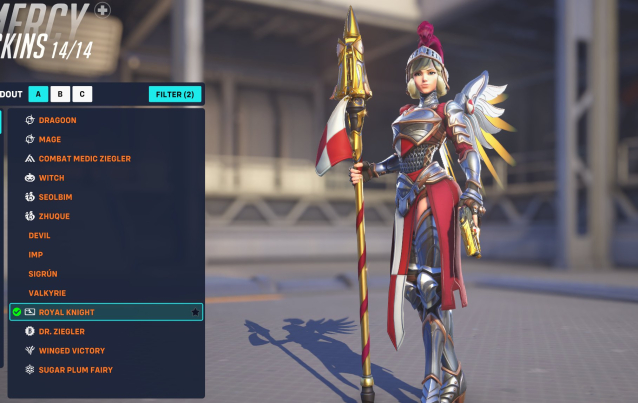Screen dimensions: 638x403
Task: Switch to loadout B
Action: point(60,94)
